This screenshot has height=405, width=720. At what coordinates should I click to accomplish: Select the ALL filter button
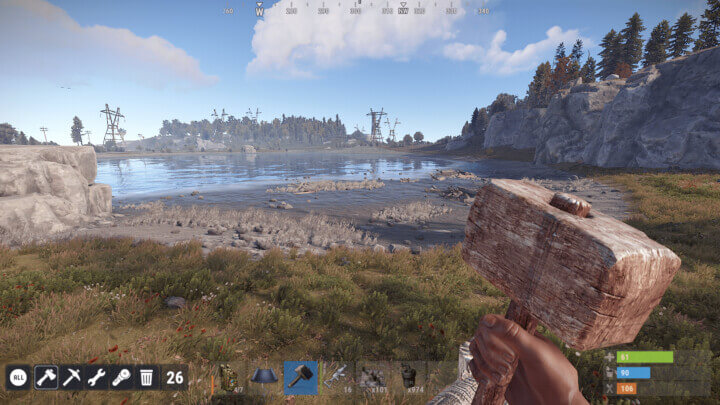(18, 377)
